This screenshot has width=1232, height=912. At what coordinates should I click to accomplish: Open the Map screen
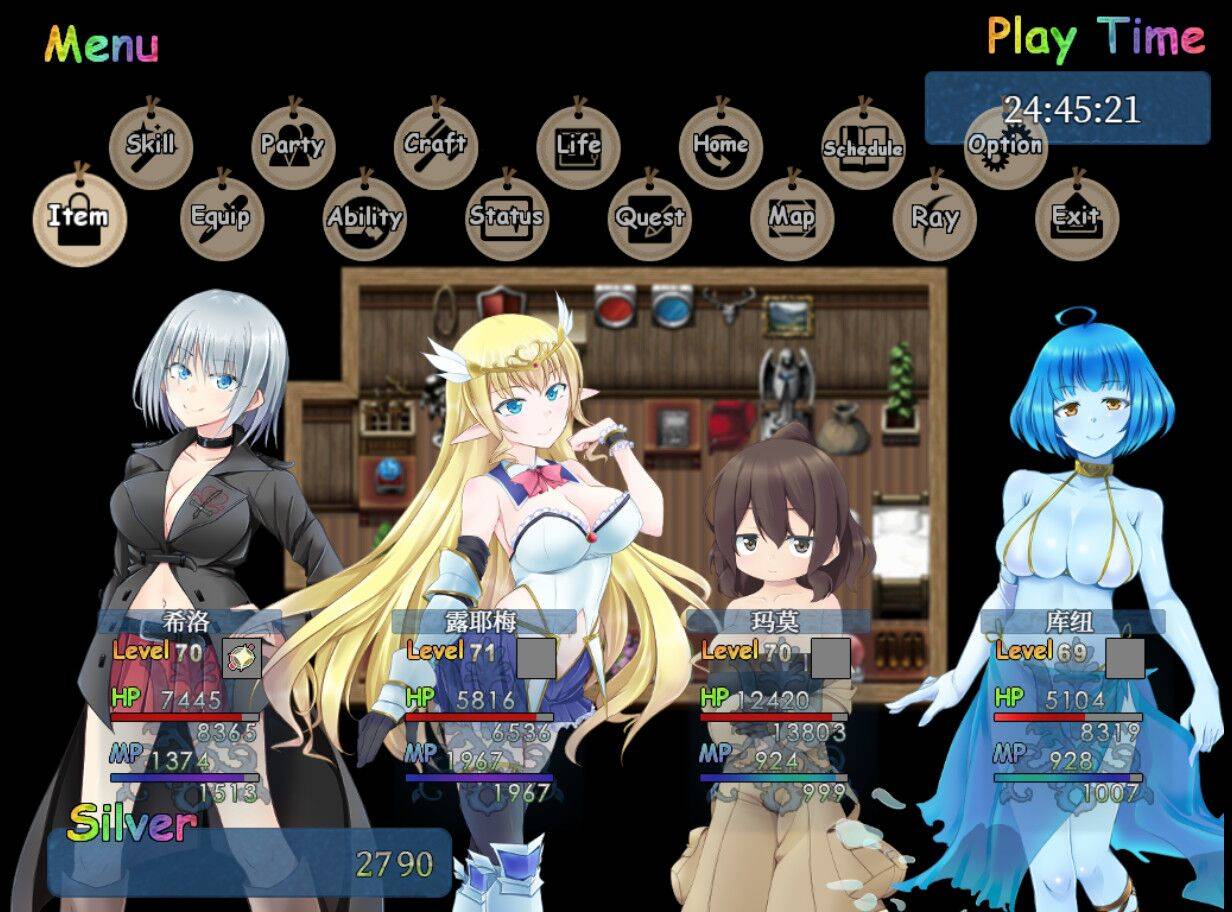[x=792, y=218]
